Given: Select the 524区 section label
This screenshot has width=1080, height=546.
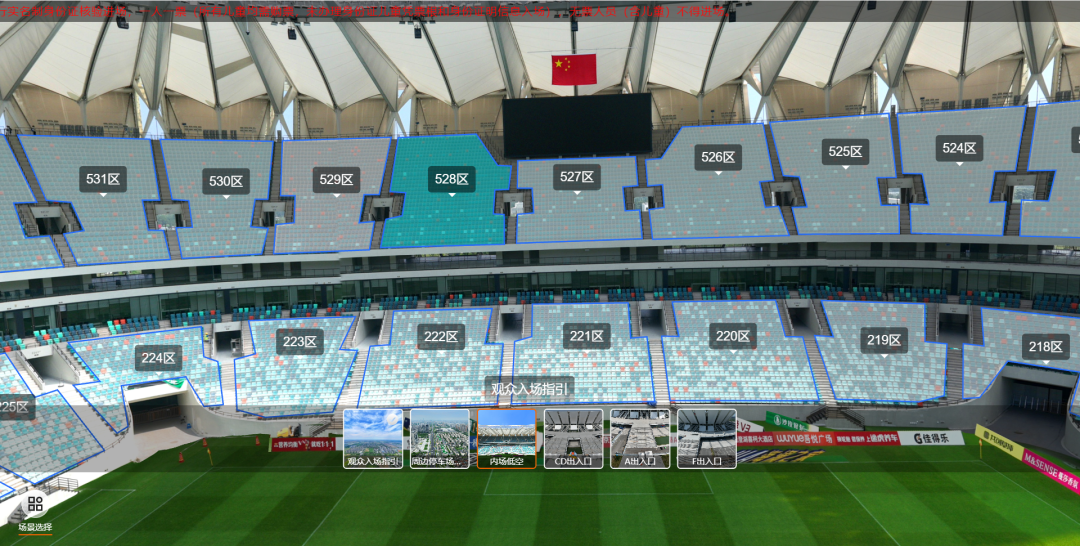Looking at the screenshot, I should pyautogui.click(x=959, y=148).
